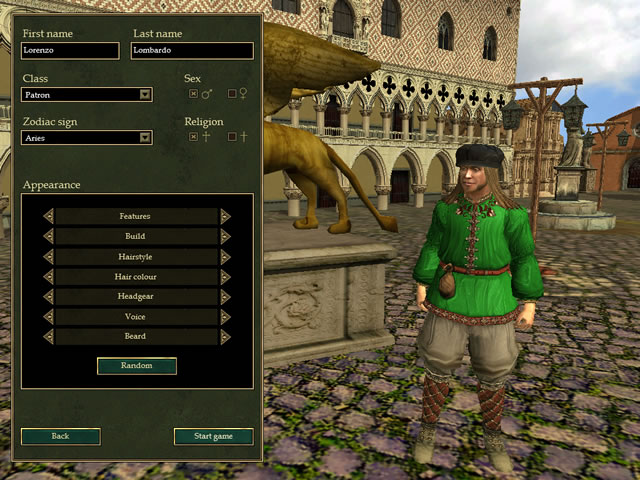Switch to next Build option
The image size is (640, 480).
point(225,236)
